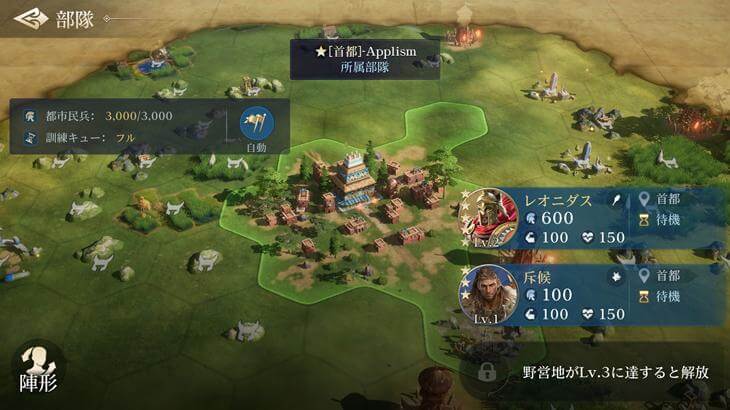View the 都市民兵 militia info panel
730x410 pixels.
(x=120, y=124)
